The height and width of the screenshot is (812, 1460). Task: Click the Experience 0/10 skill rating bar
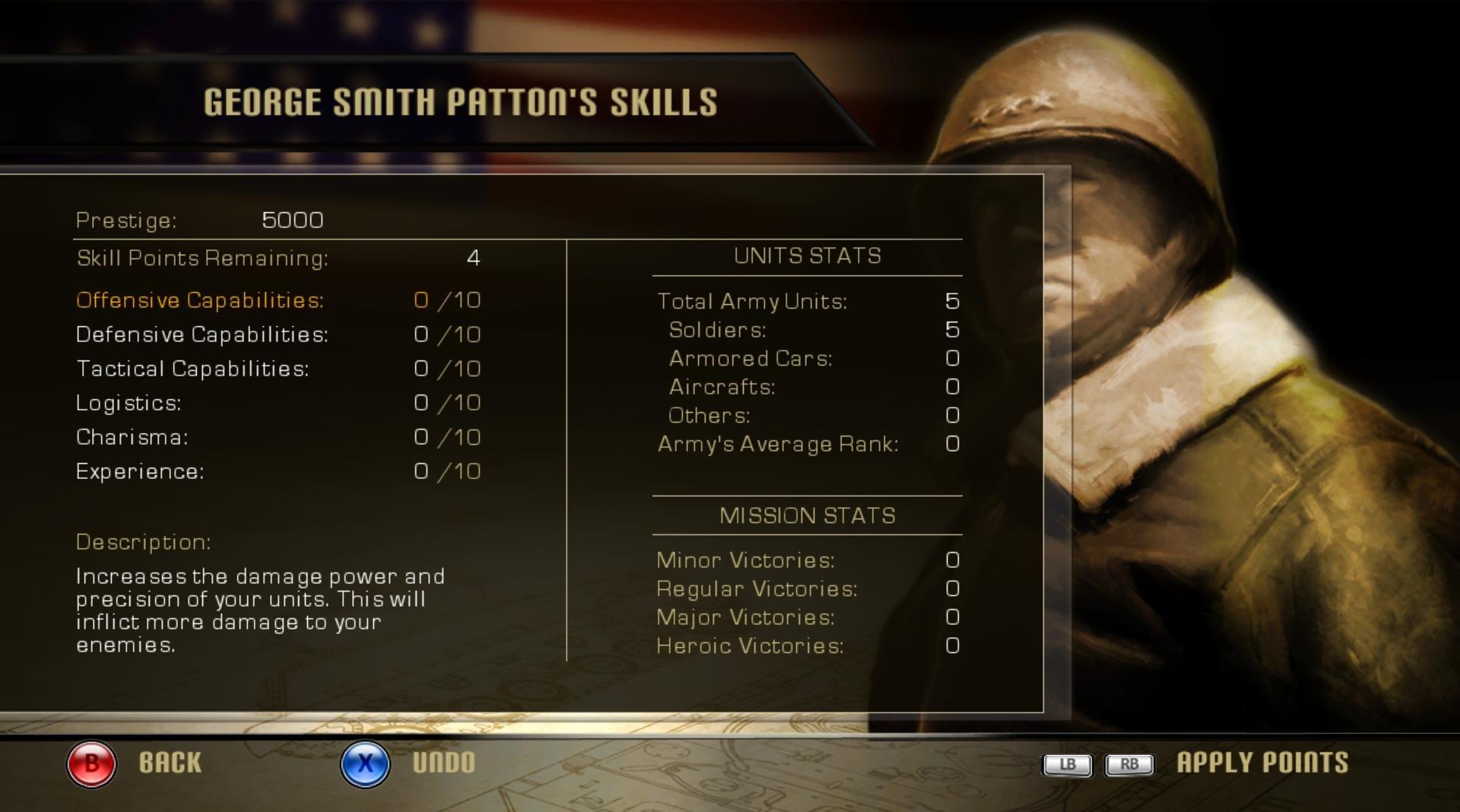447,471
